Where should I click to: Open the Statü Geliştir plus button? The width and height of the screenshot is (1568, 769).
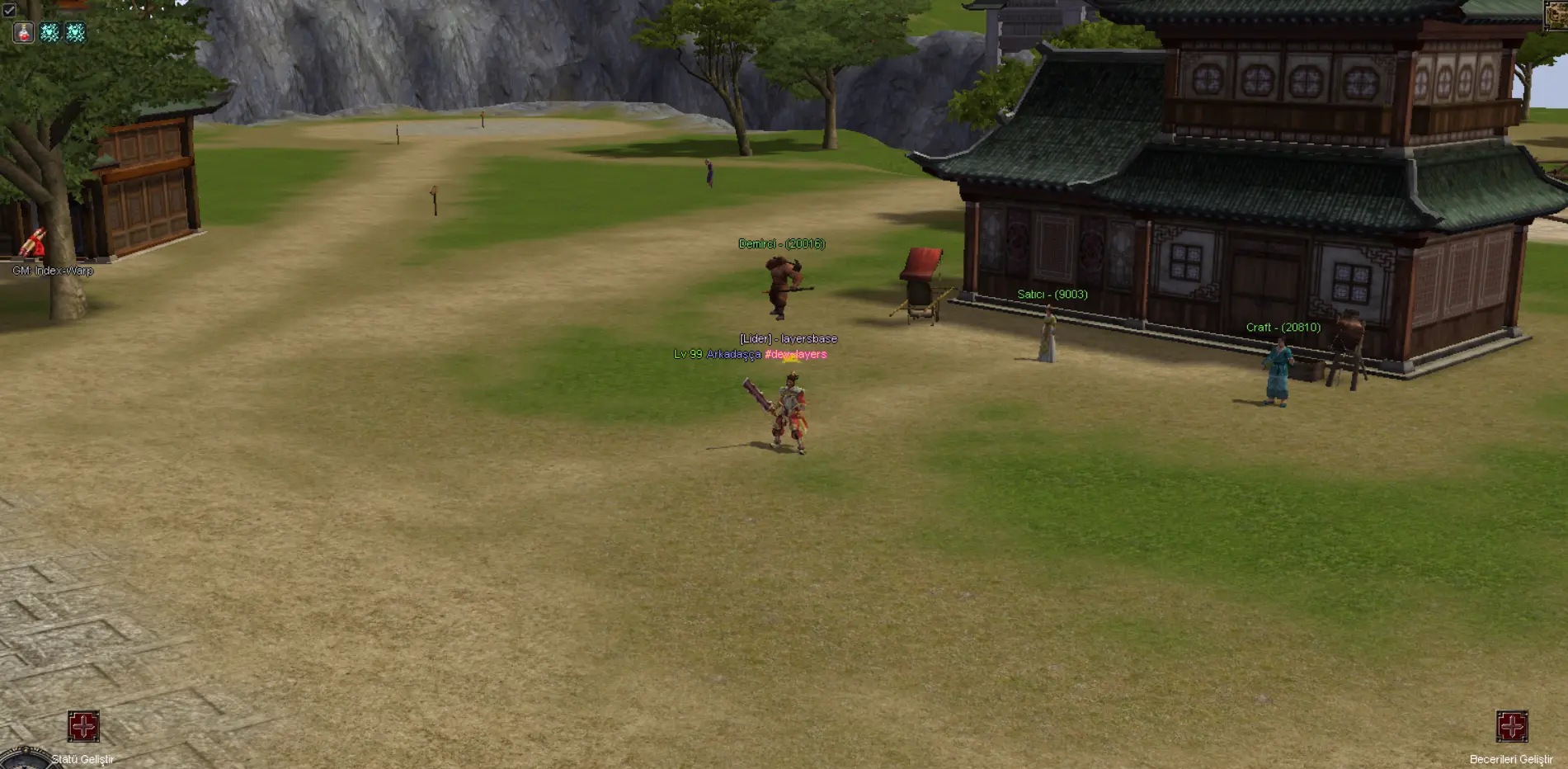tap(83, 726)
